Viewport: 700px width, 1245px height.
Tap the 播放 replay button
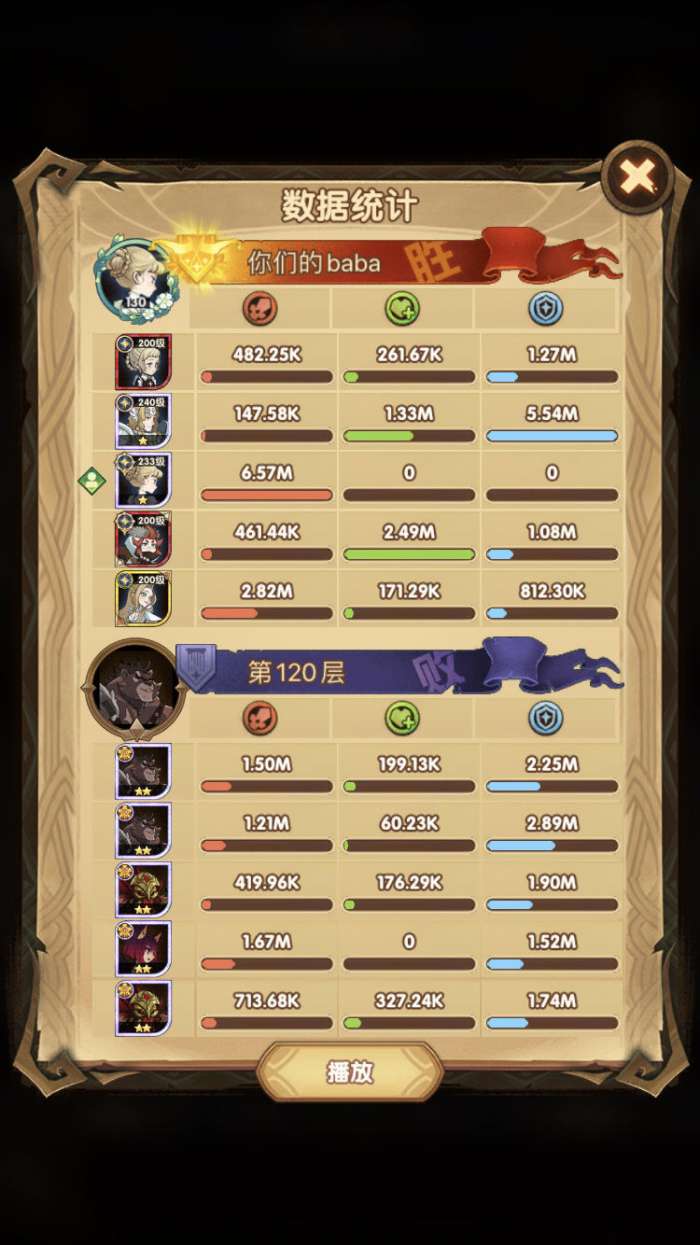350,1073
